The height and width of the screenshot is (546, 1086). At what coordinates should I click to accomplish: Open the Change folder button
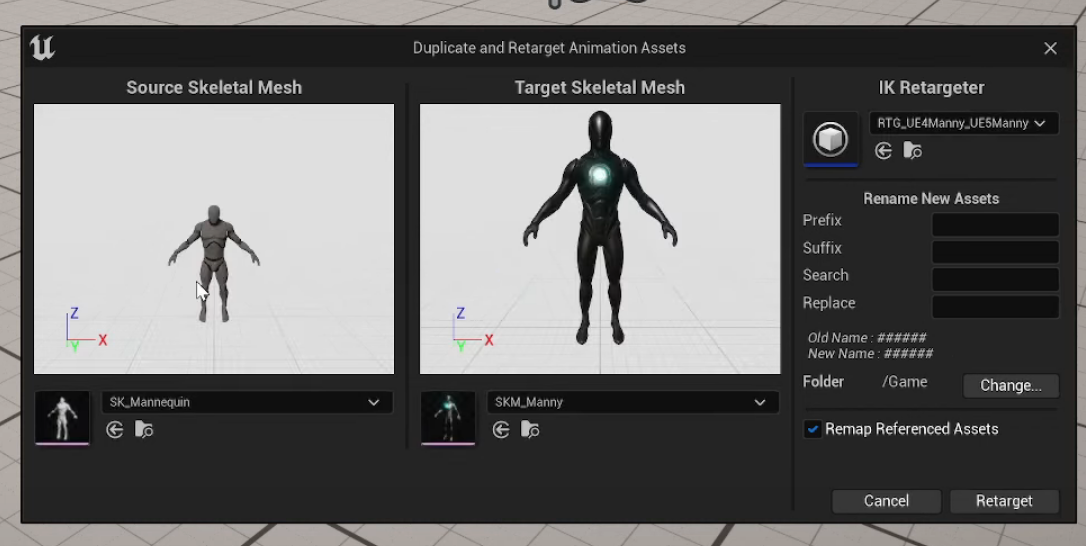coord(1010,385)
